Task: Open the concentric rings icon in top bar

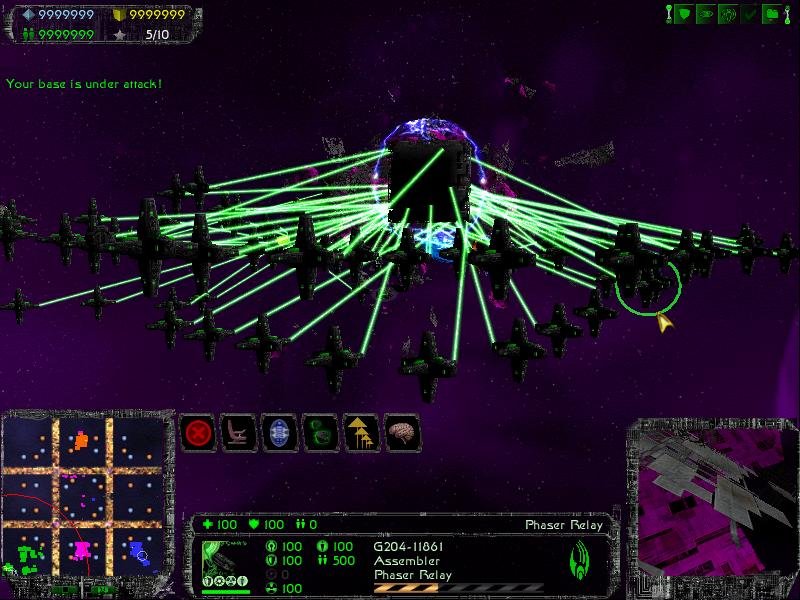Action: [728, 14]
